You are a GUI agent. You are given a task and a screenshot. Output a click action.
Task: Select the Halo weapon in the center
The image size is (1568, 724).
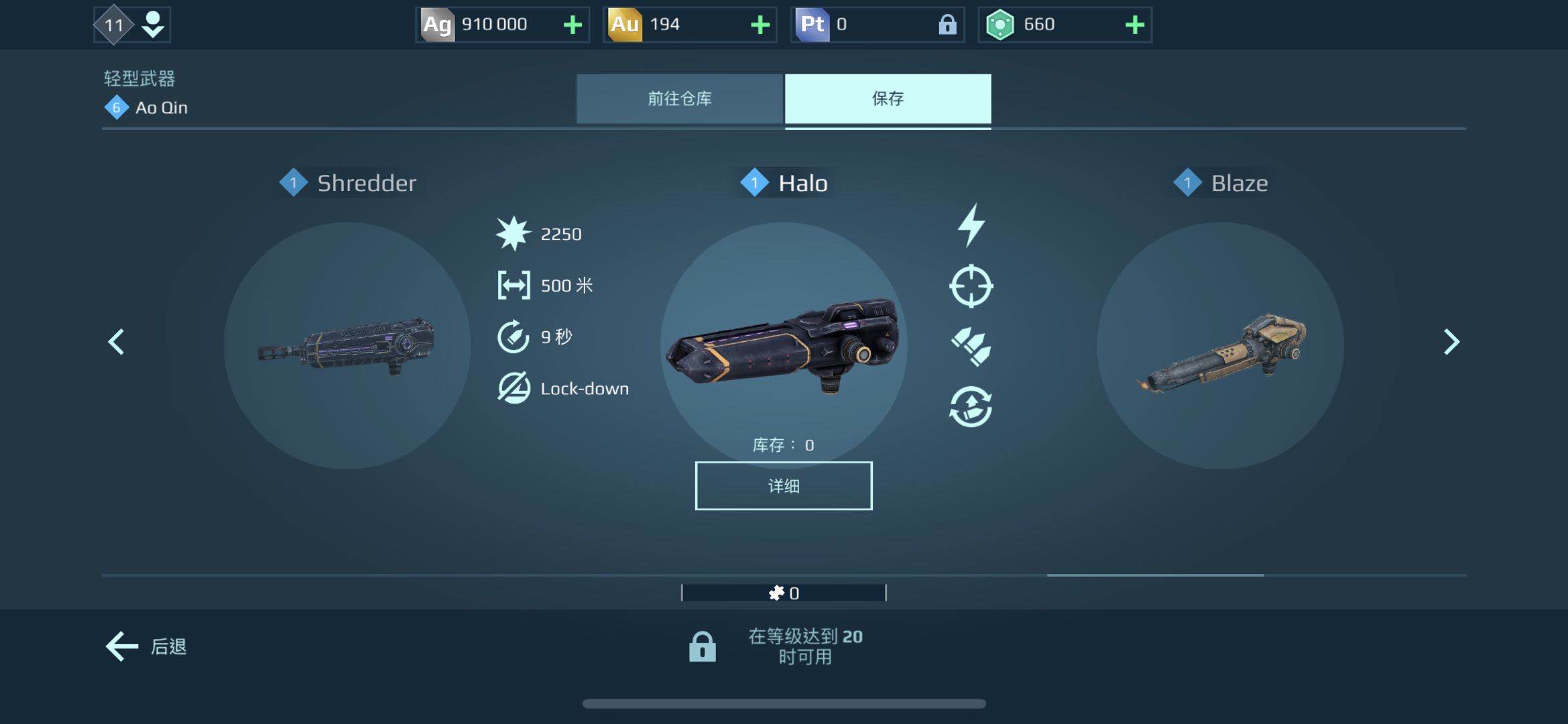pos(783,345)
